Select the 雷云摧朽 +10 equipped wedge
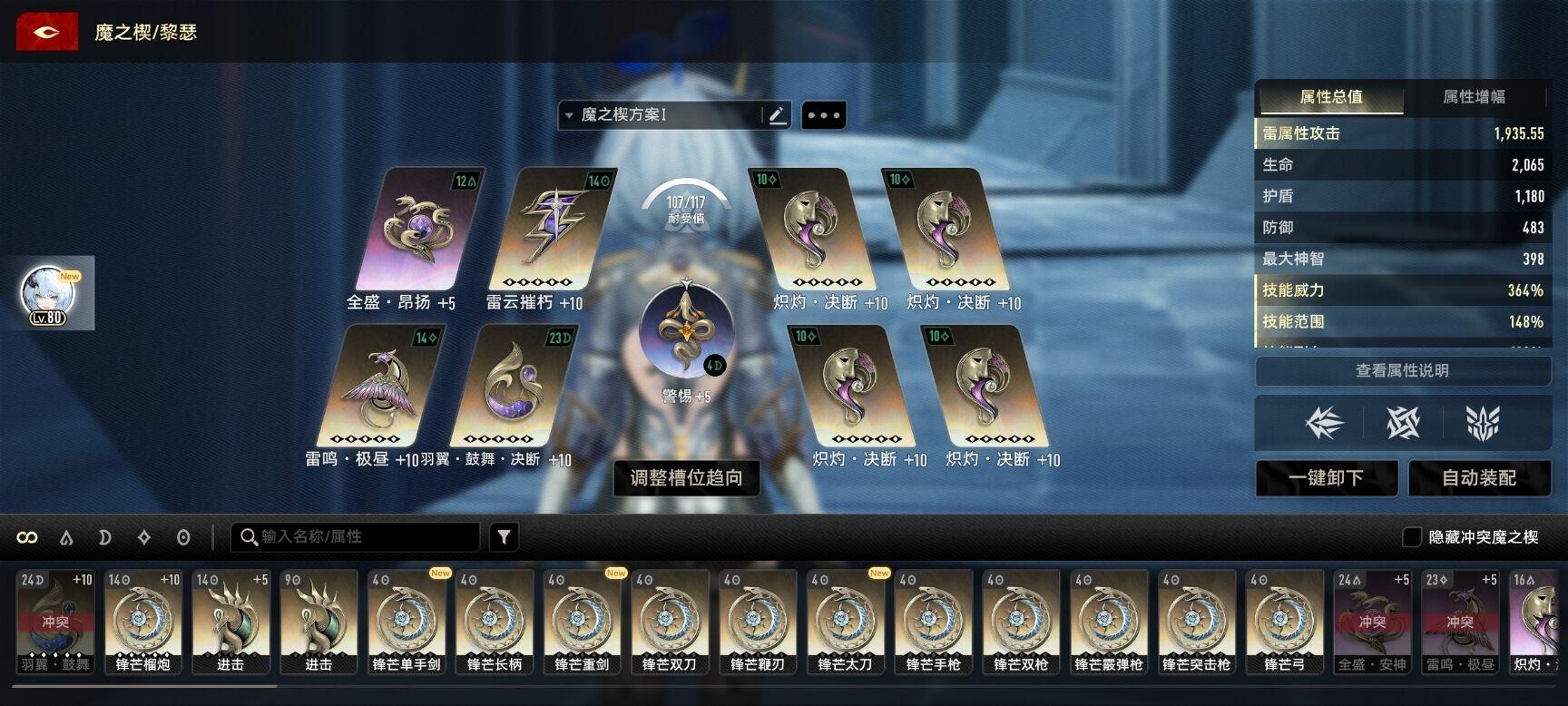1568x706 pixels. coord(551,230)
